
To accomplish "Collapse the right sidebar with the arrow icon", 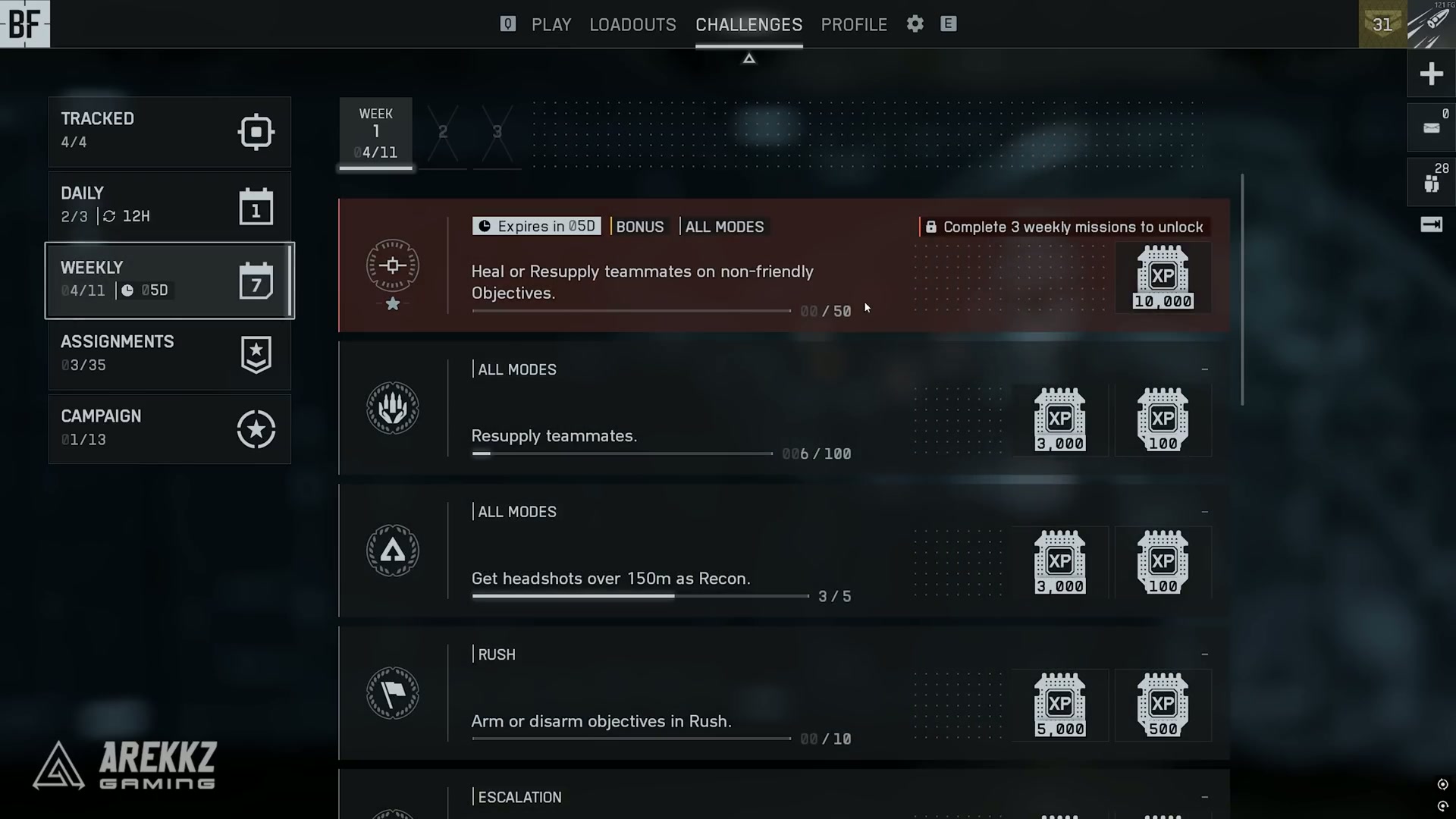I will (x=1432, y=224).
